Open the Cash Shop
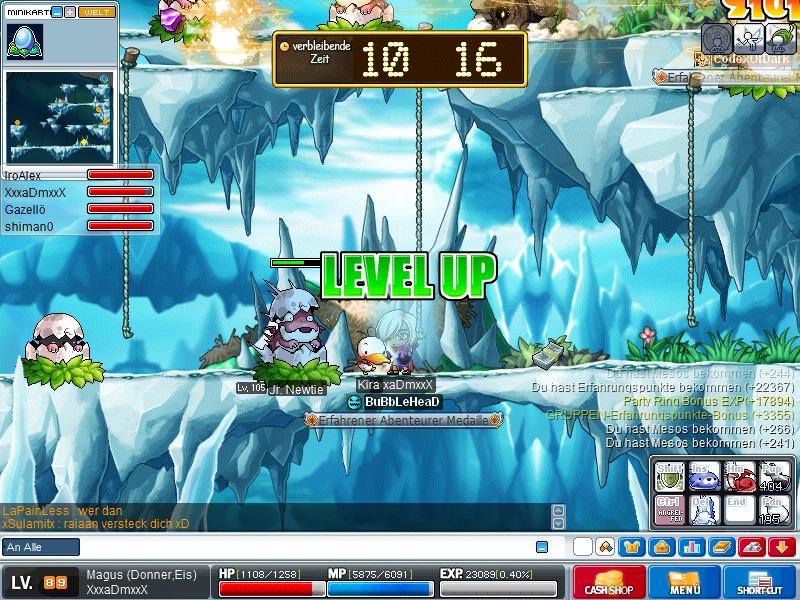The width and height of the screenshot is (800, 600). [610, 582]
